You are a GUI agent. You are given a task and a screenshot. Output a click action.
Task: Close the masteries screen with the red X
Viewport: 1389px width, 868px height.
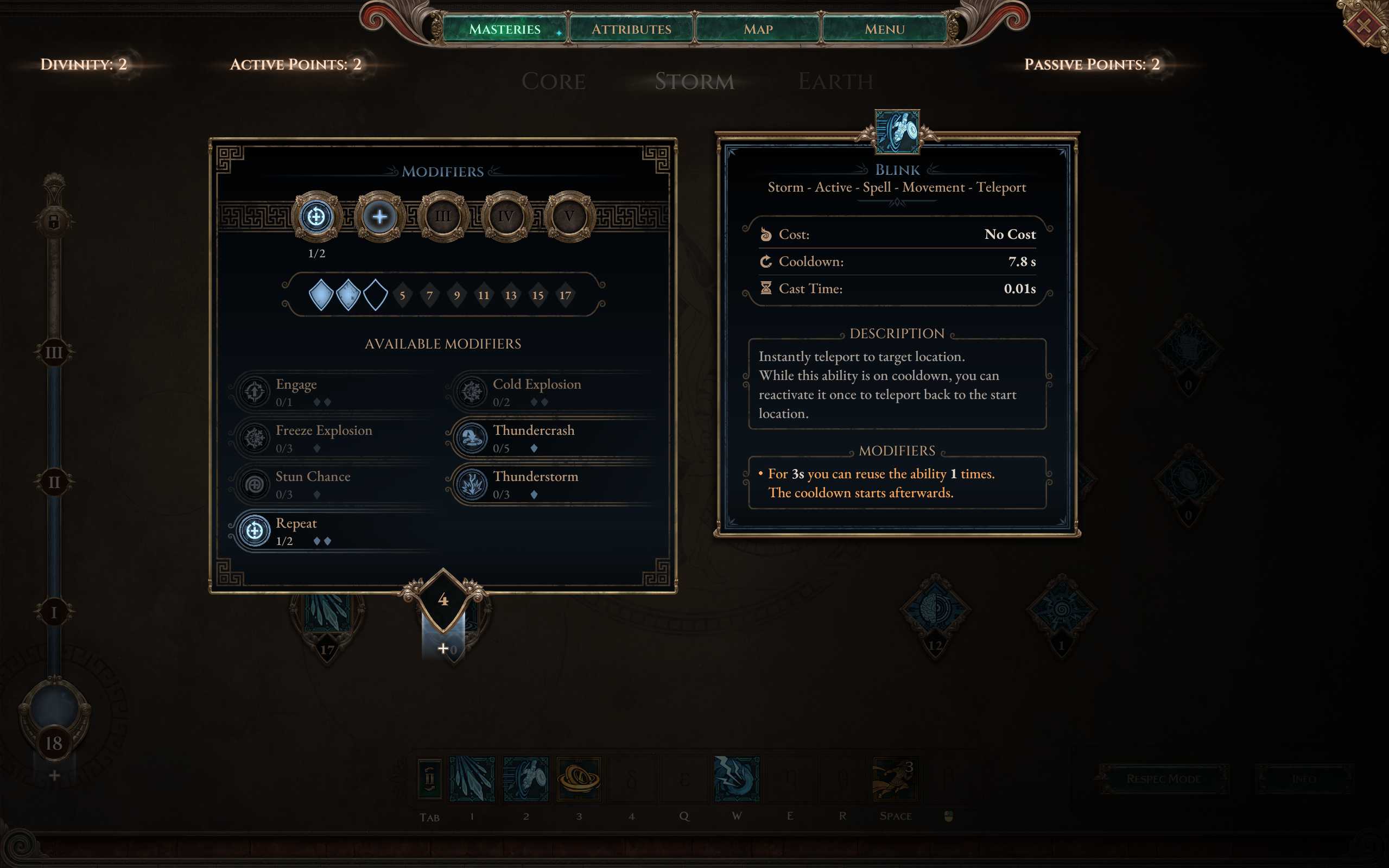(x=1363, y=26)
